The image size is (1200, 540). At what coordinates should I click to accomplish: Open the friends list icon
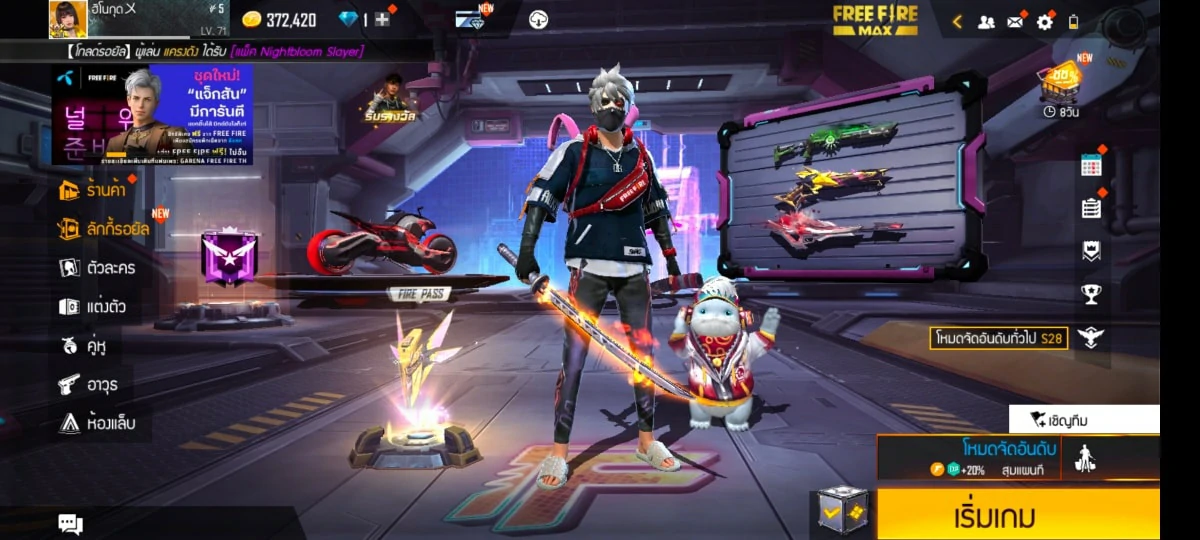tap(986, 21)
